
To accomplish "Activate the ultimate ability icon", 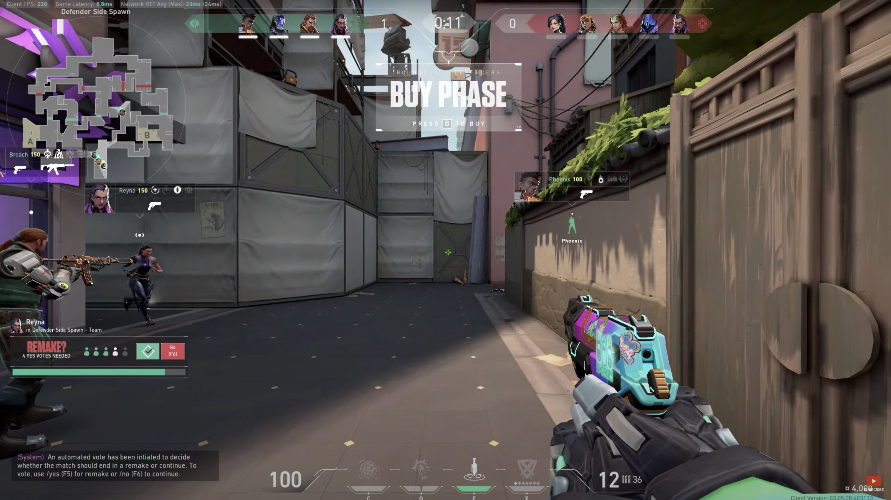I will (x=525, y=469).
